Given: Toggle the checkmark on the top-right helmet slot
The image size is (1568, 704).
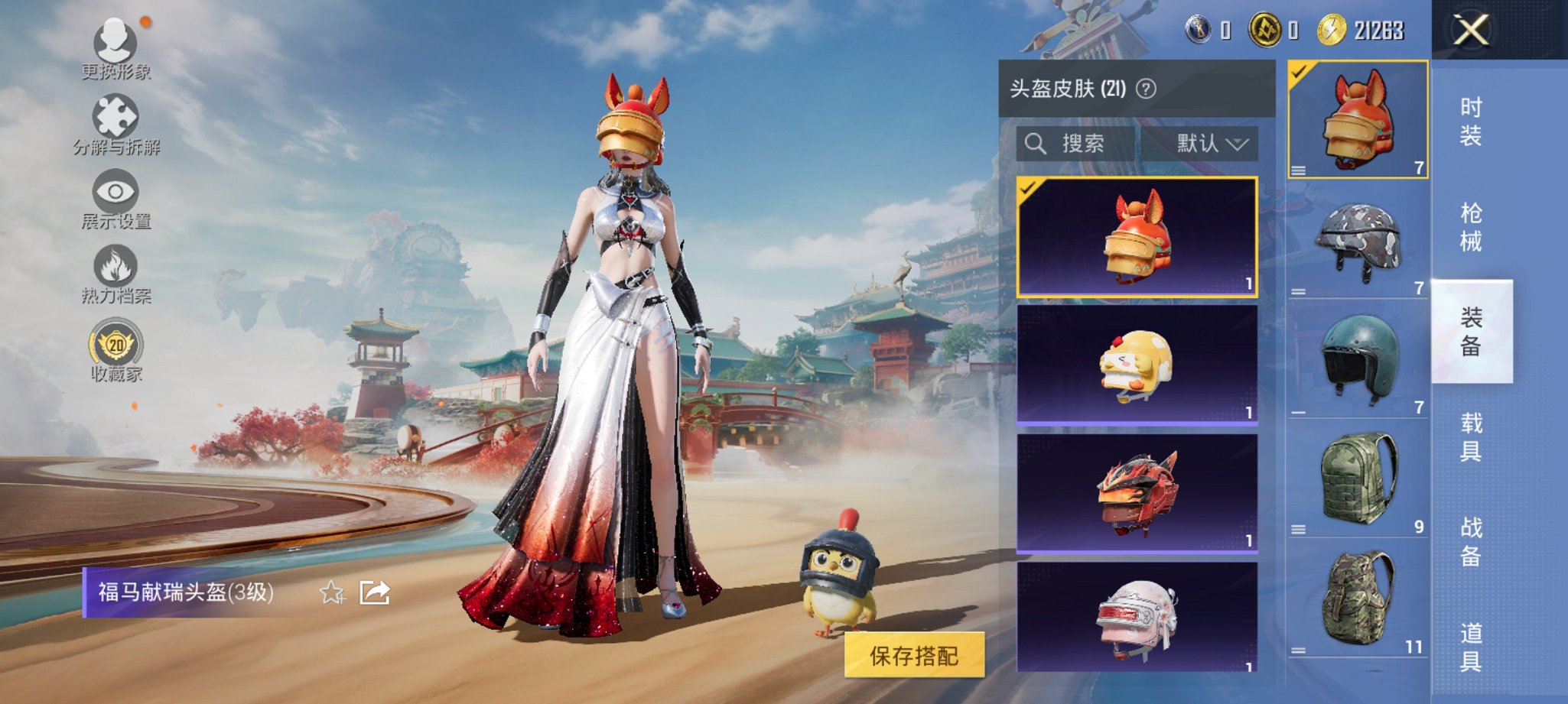Looking at the screenshot, I should pos(1298,72).
